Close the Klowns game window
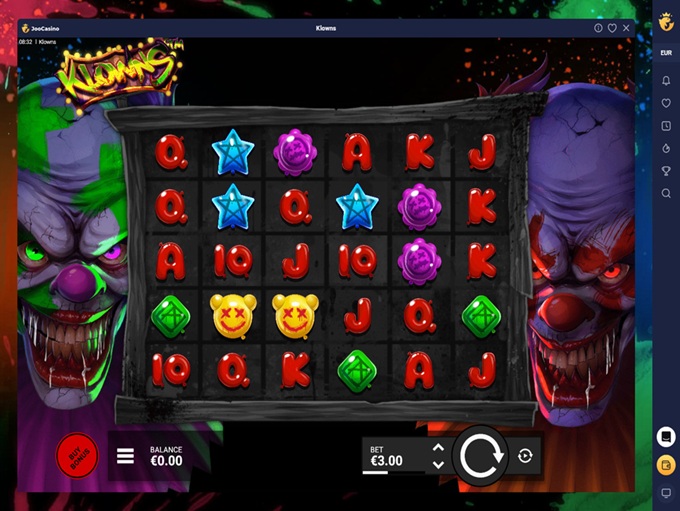The height and width of the screenshot is (511, 680). [x=625, y=28]
